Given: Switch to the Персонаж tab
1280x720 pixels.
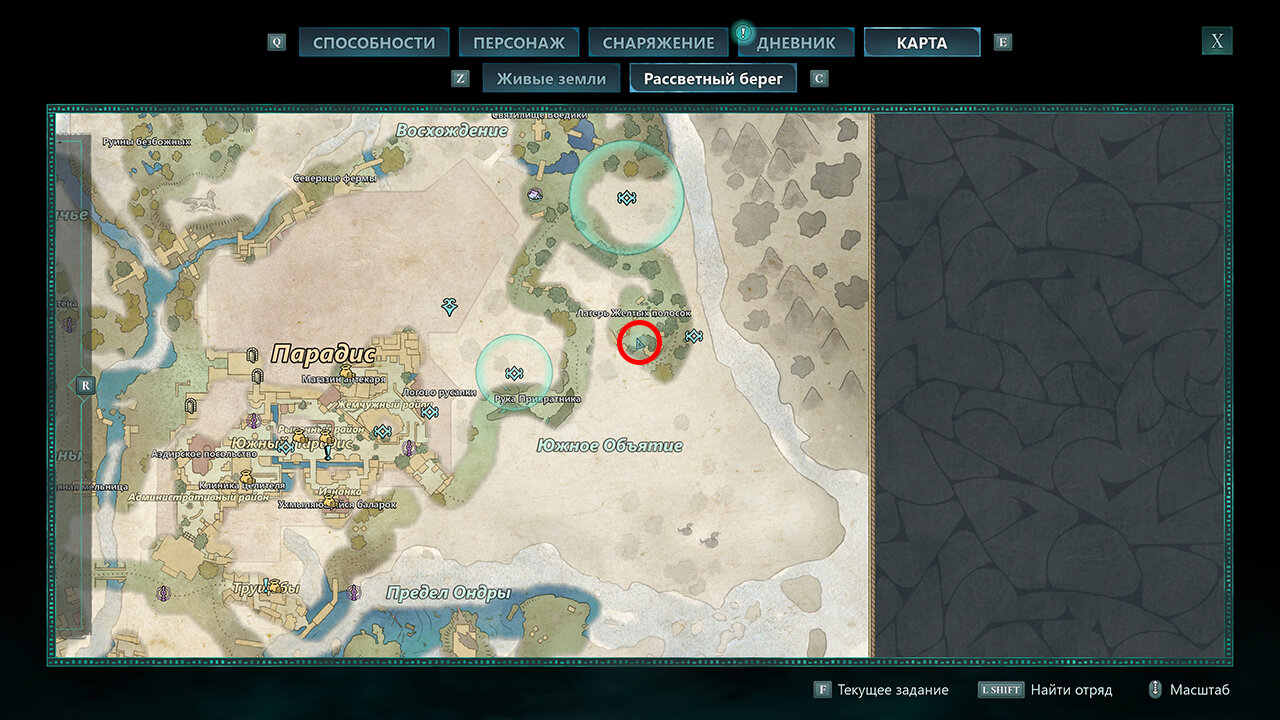Looking at the screenshot, I should pos(519,43).
